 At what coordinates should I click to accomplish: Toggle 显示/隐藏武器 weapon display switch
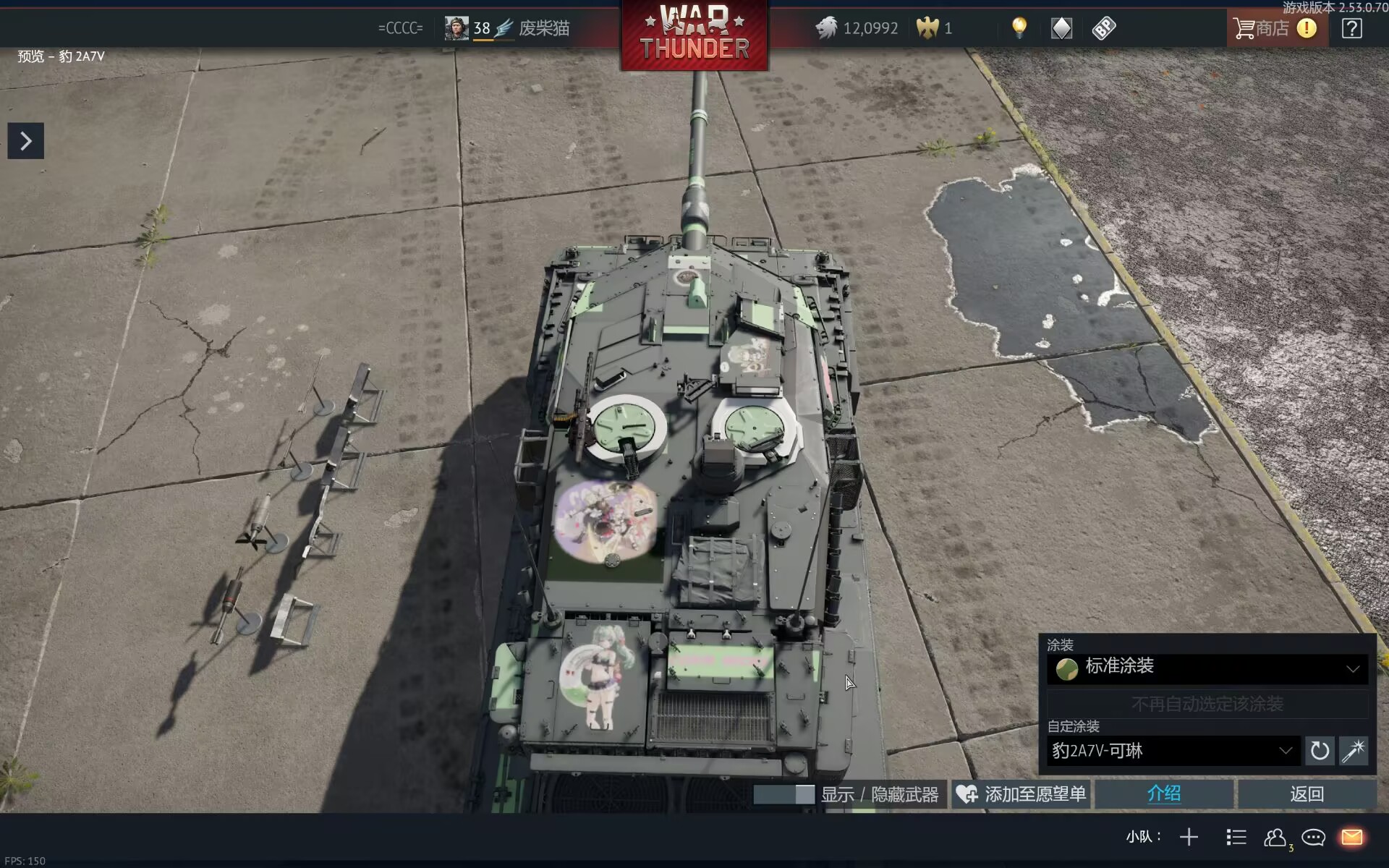784,794
